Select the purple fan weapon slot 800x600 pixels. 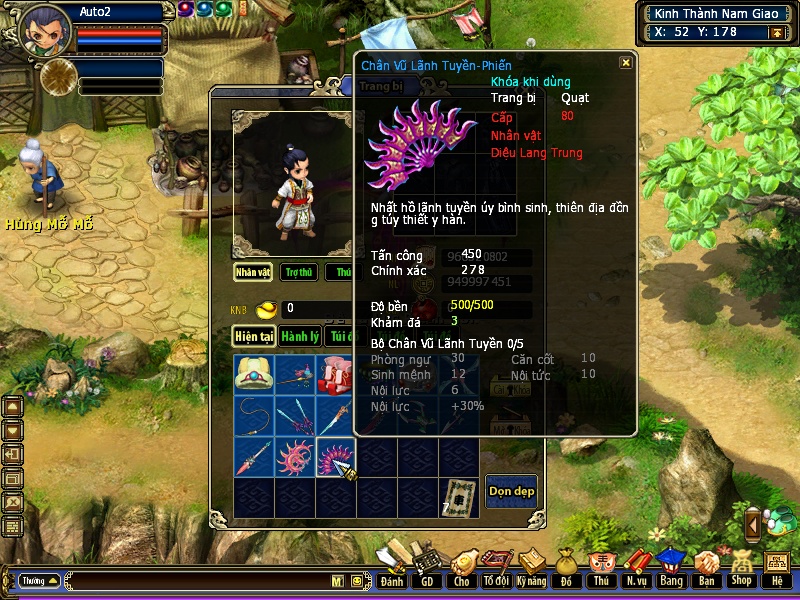pyautogui.click(x=336, y=457)
